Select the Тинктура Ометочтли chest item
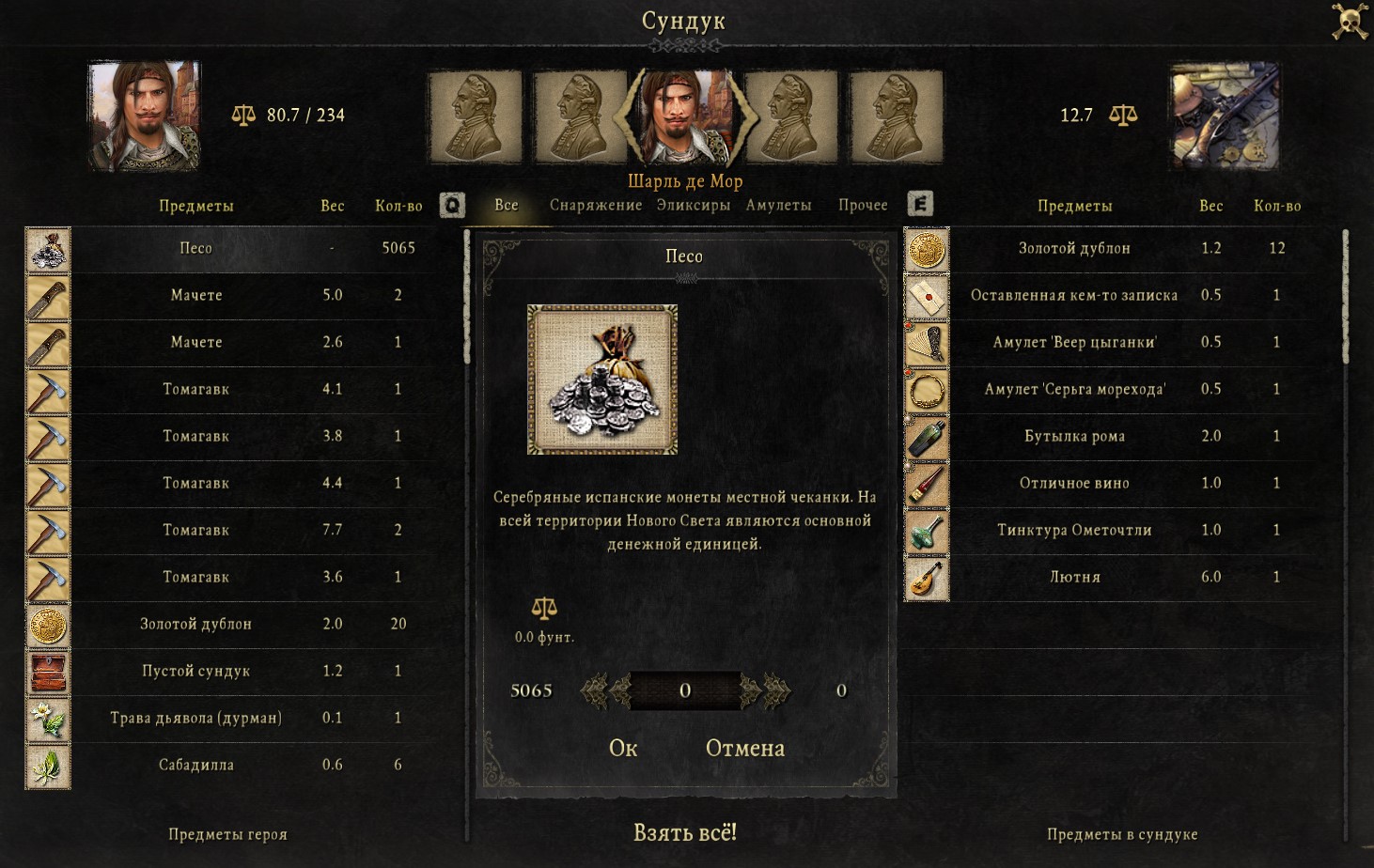The width and height of the screenshot is (1374, 868). (x=1074, y=530)
